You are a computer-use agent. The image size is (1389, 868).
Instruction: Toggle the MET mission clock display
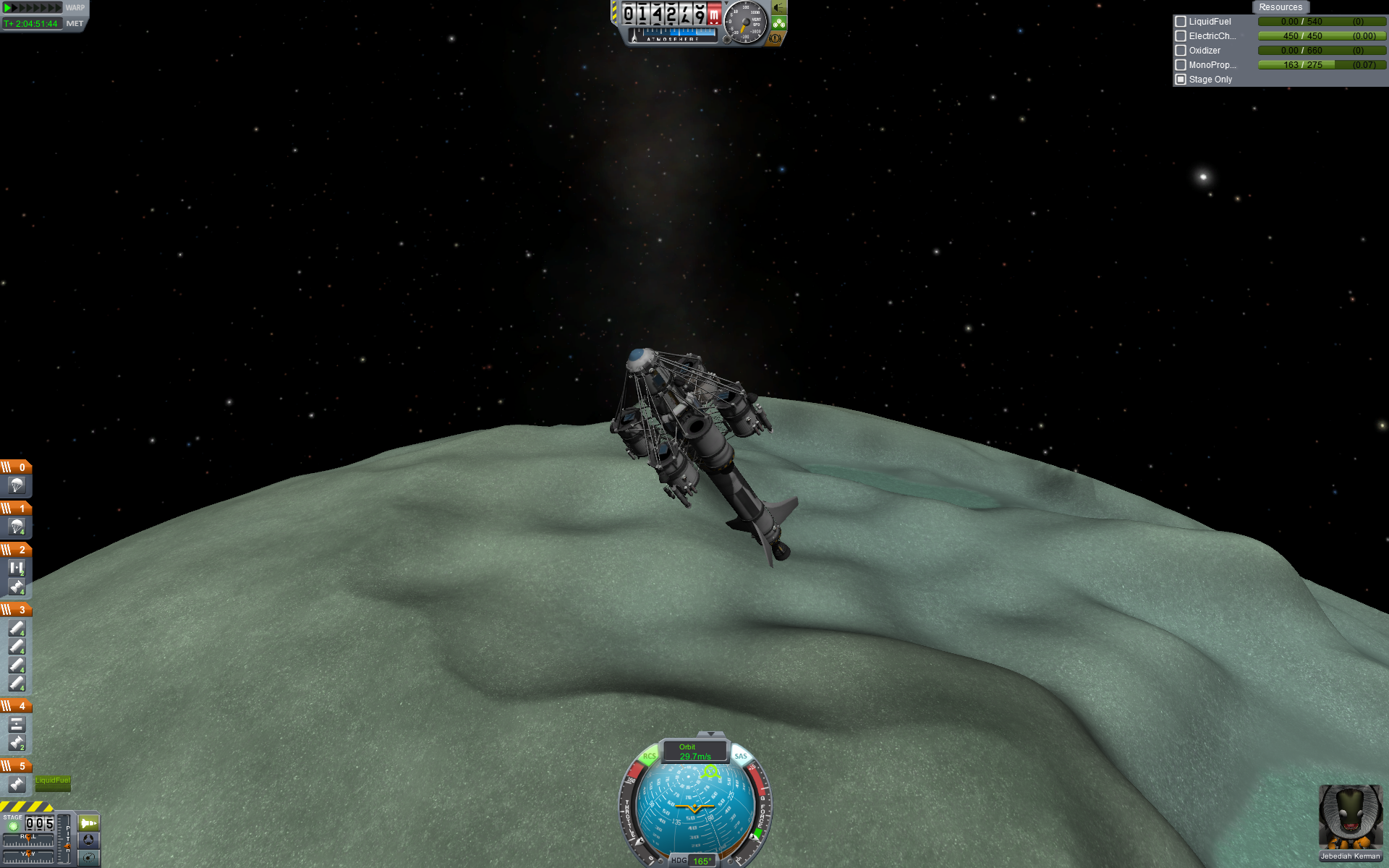(x=75, y=24)
